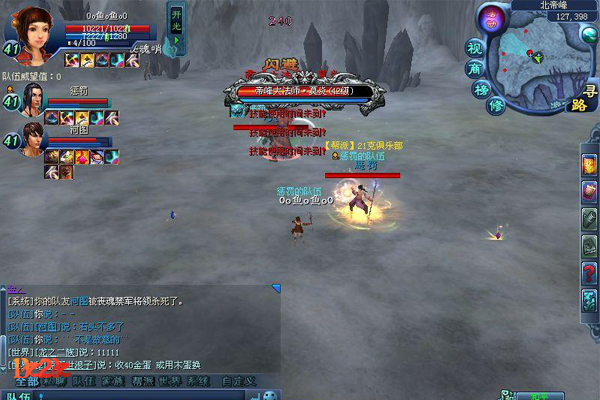Image resolution: width=600 pixels, height=400 pixels.
Task: Open the 自定义 custom chat tab
Action: [238, 381]
